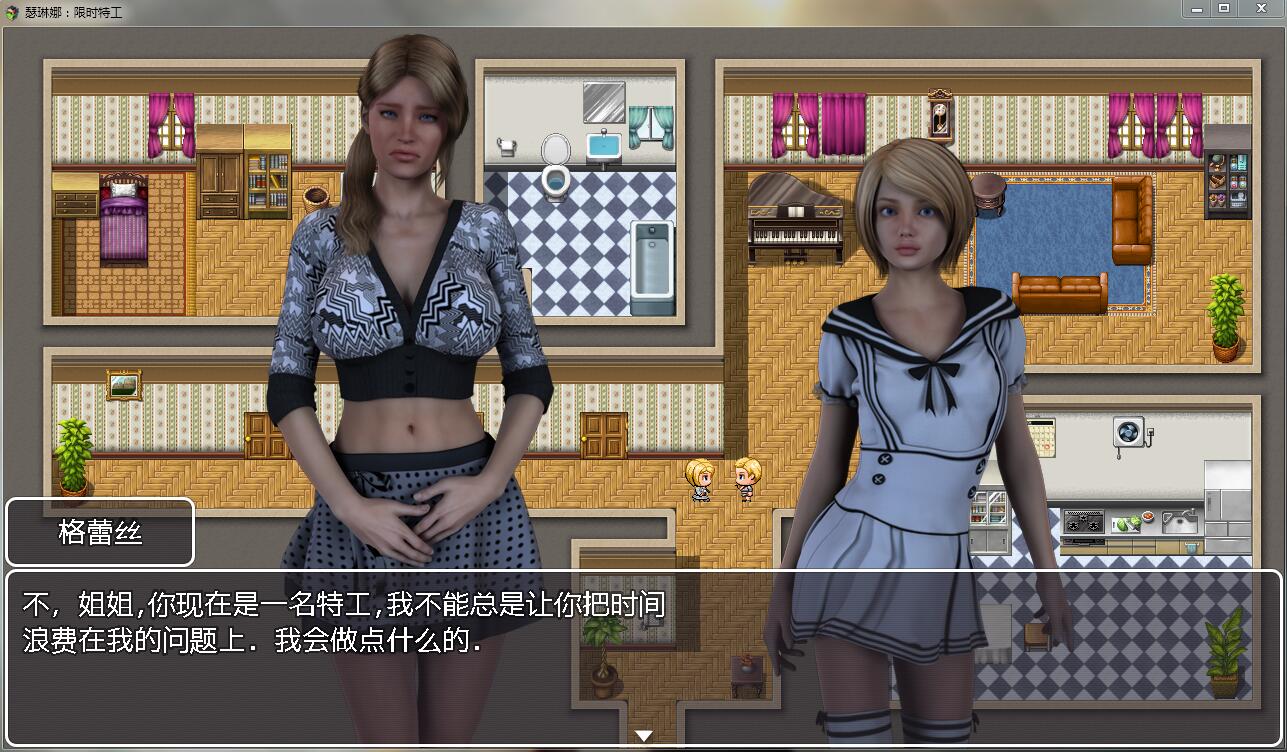Click the continue arrow below the dialogue text
This screenshot has width=1287, height=752.
643,734
